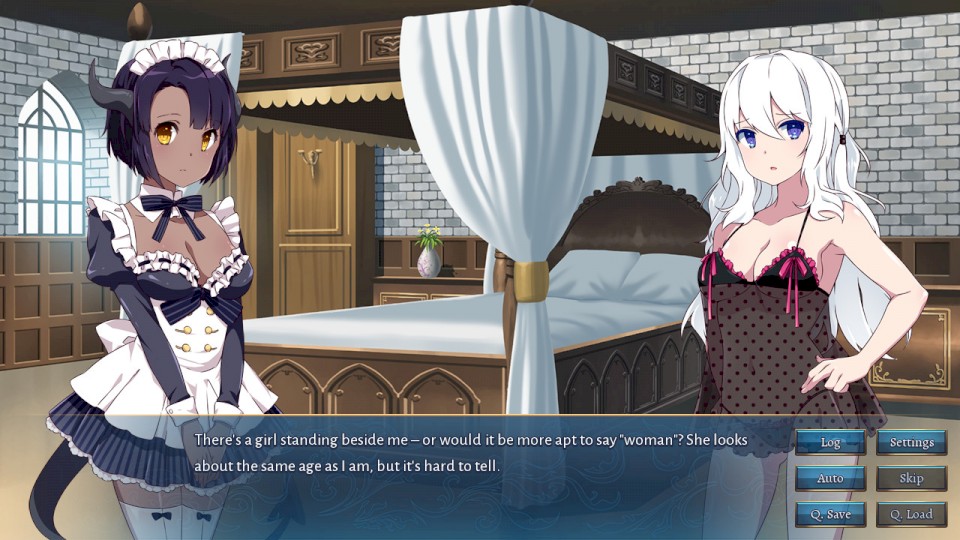Screen dimensions: 960x540
Task: Click the Q. Save button
Action: point(830,514)
